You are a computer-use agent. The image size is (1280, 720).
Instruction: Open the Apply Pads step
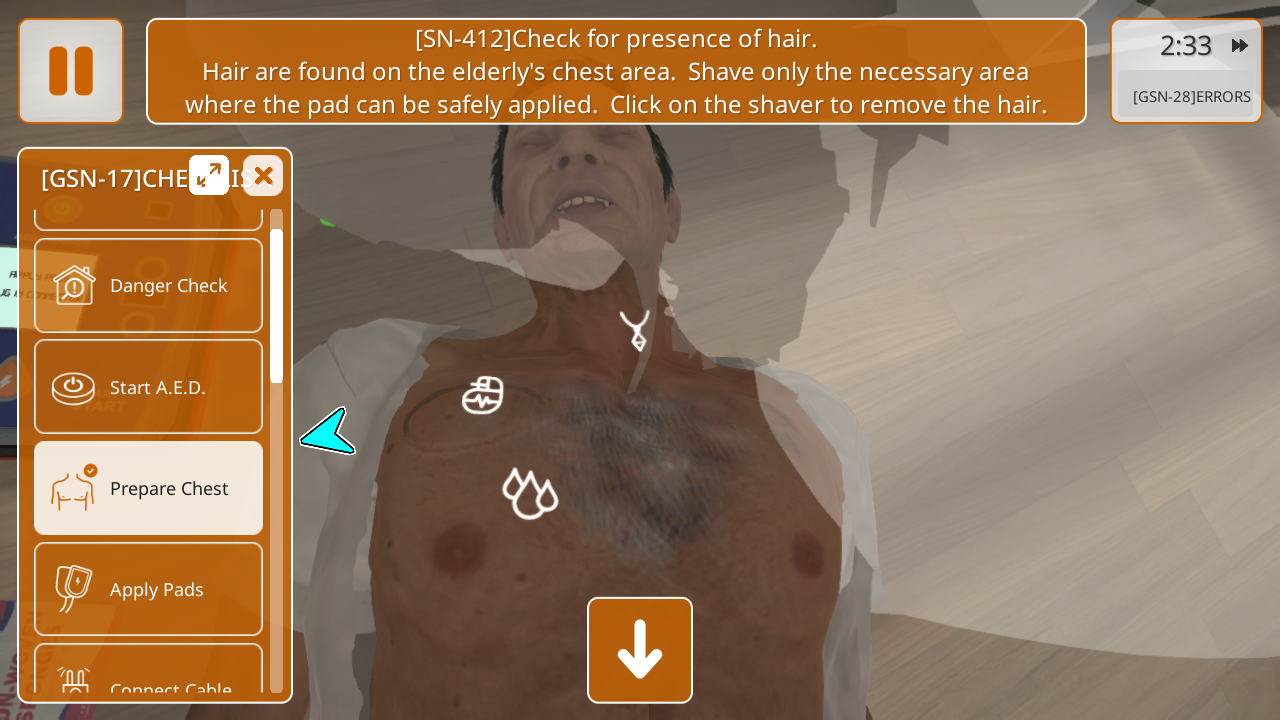(x=149, y=589)
